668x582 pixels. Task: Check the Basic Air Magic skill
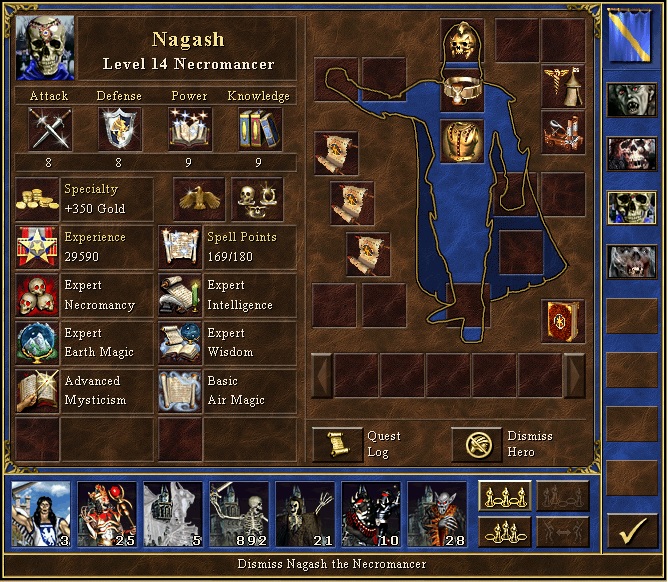click(x=181, y=391)
